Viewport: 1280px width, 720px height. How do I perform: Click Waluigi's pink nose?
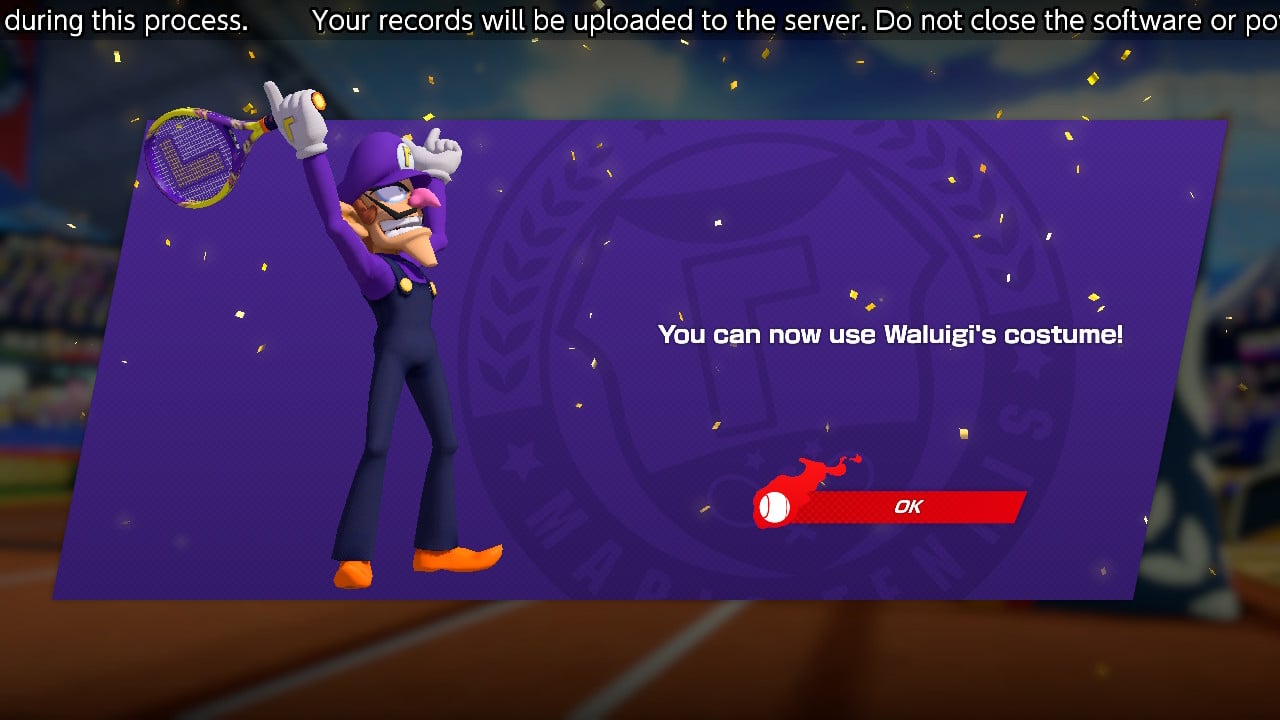[x=425, y=200]
